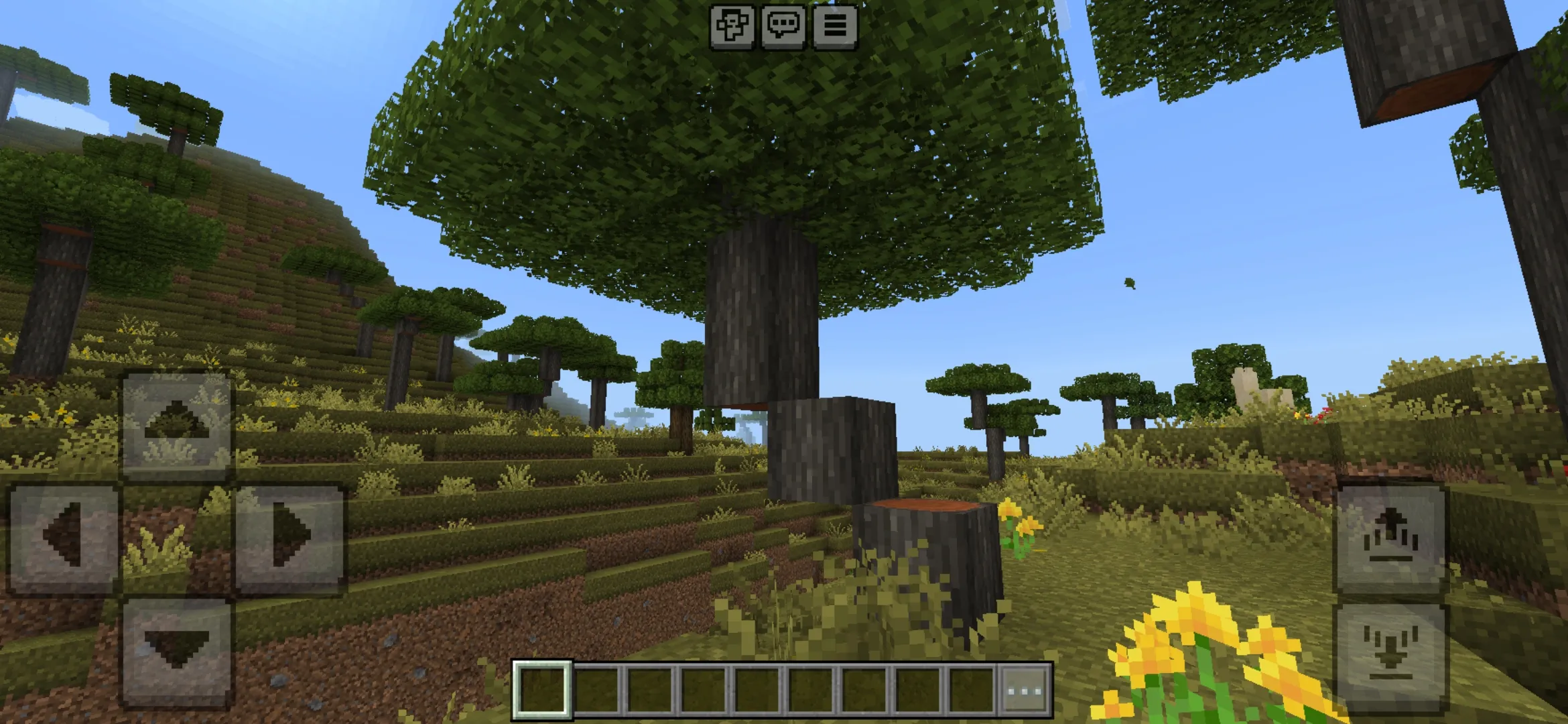Screen dimensions: 1568x724
Task: Tap the move backward arrow on D-pad
Action: click(x=176, y=650)
